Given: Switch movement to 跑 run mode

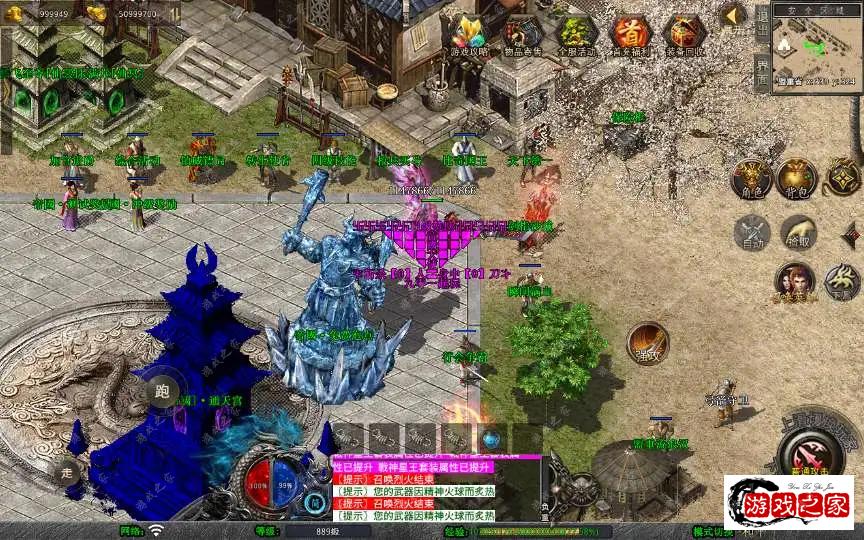Looking at the screenshot, I should coord(161,391).
